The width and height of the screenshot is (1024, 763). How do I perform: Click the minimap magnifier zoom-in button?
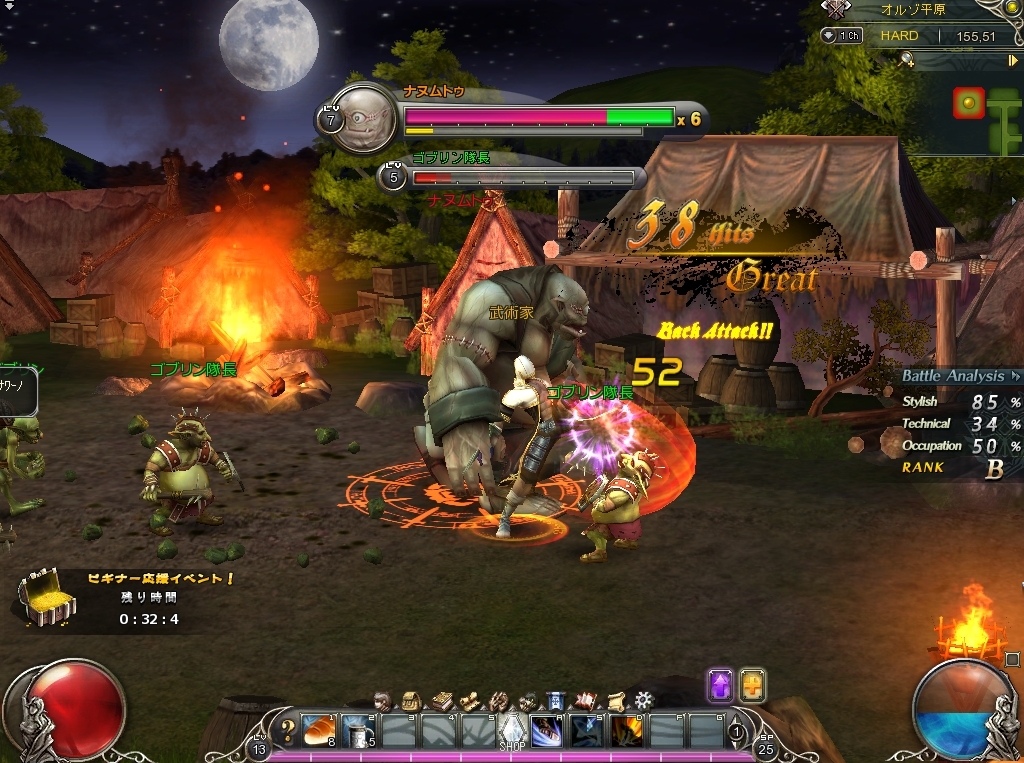click(x=907, y=61)
